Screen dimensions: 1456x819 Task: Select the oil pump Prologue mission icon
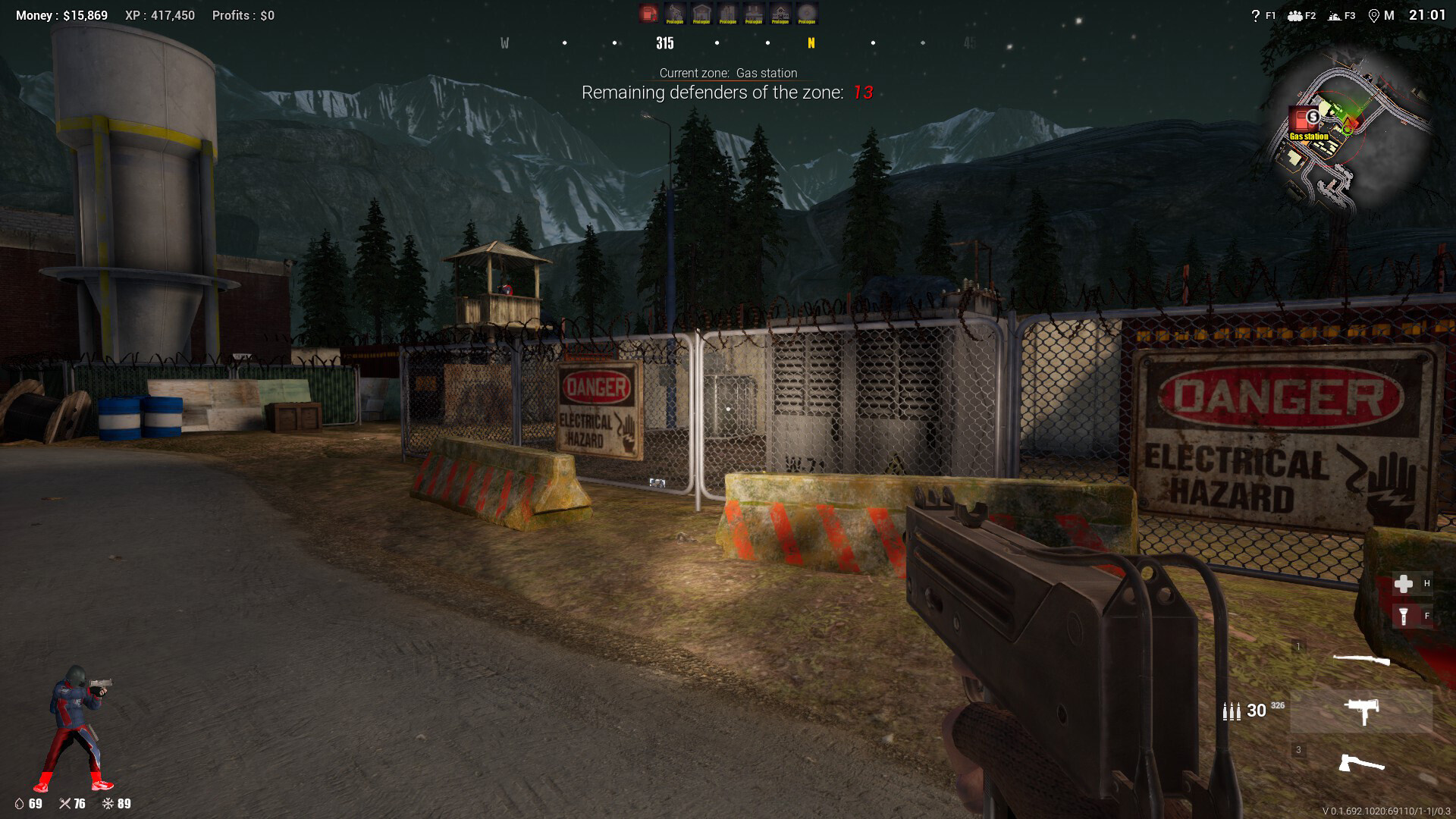(675, 13)
